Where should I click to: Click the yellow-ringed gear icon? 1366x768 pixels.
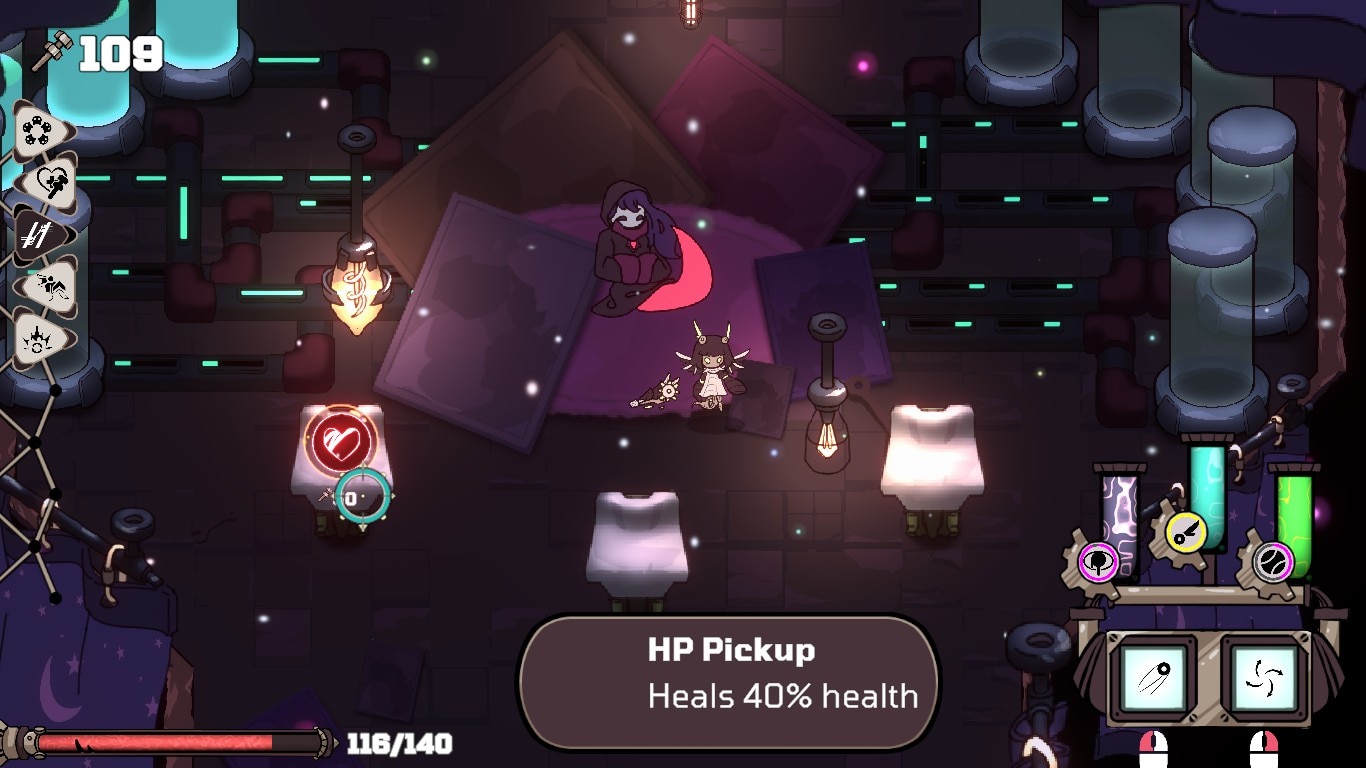click(x=1186, y=532)
